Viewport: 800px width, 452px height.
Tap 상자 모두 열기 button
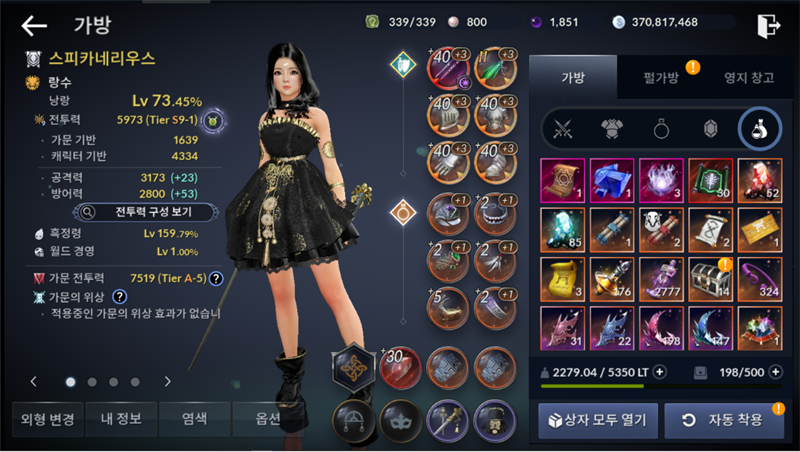coord(598,420)
